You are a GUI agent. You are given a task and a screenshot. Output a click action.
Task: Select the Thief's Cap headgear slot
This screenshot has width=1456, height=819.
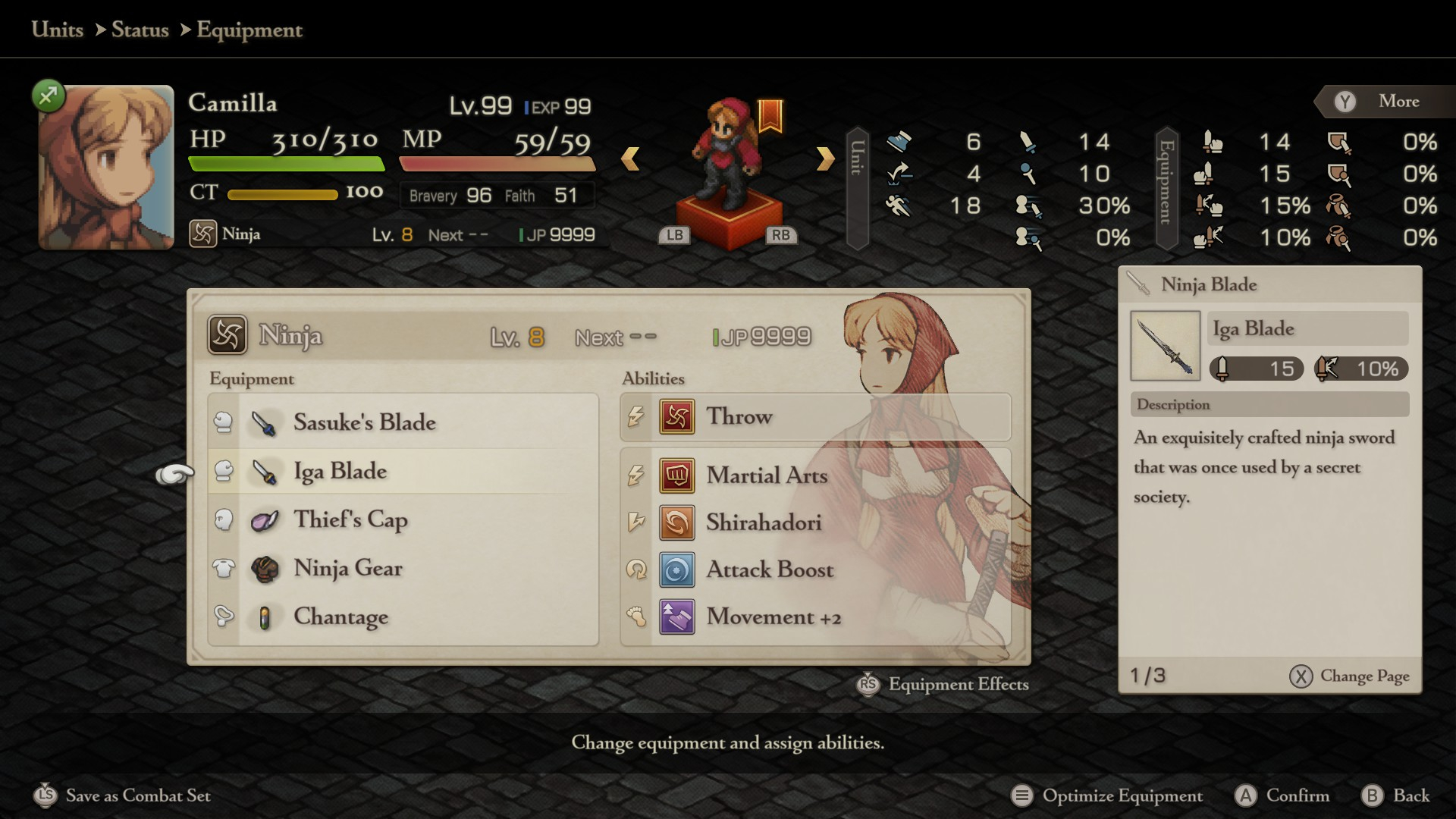pos(402,520)
